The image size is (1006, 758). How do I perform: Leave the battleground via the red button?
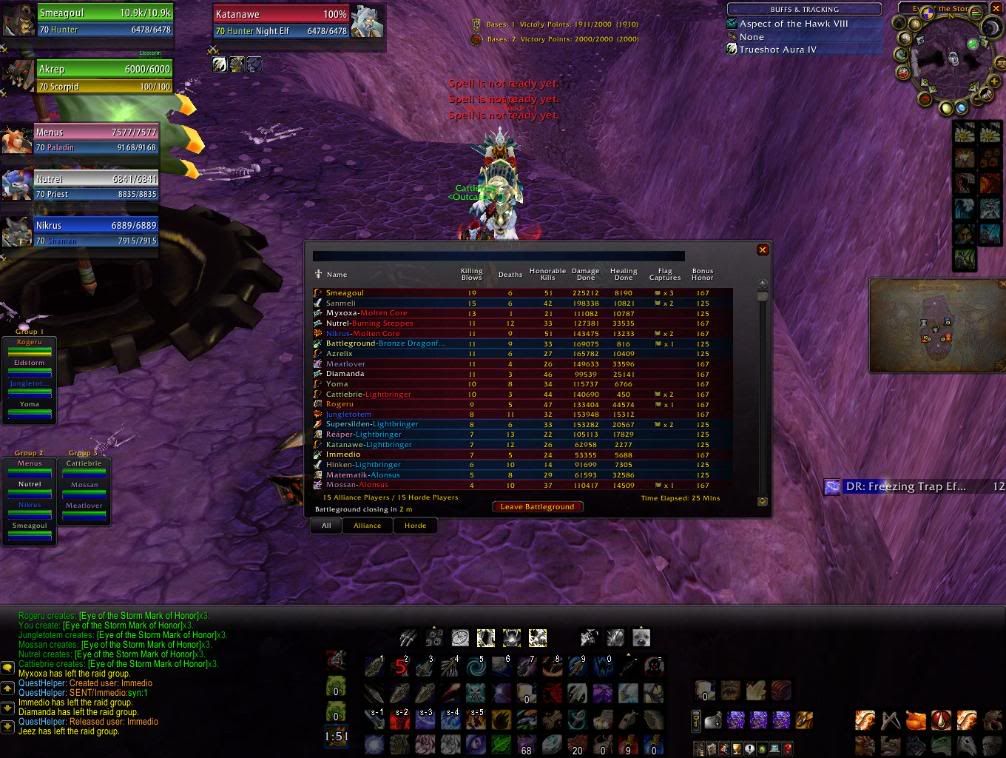pyautogui.click(x=537, y=507)
